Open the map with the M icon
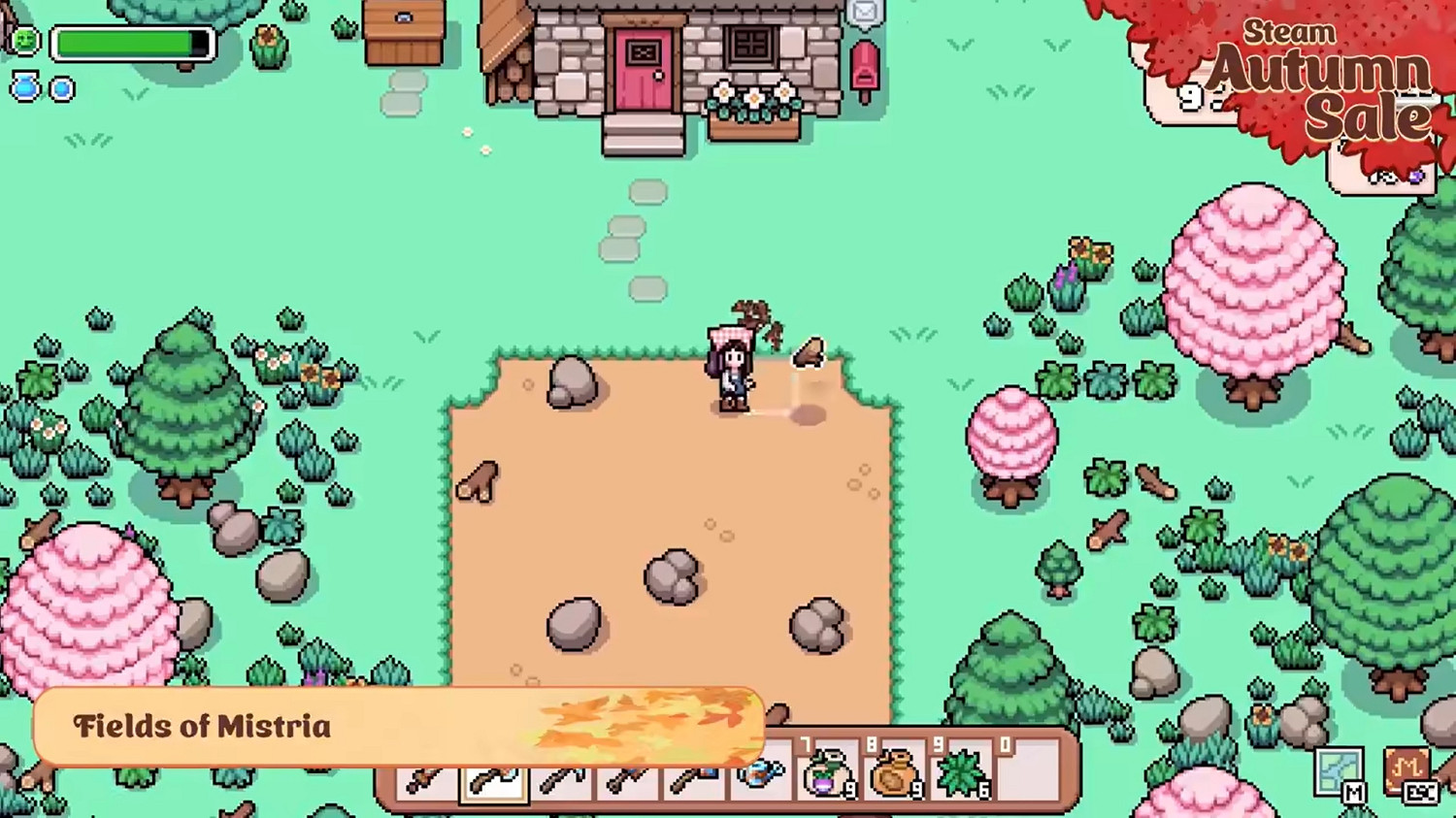Screen dimensions: 1456x818 coord(1339,769)
